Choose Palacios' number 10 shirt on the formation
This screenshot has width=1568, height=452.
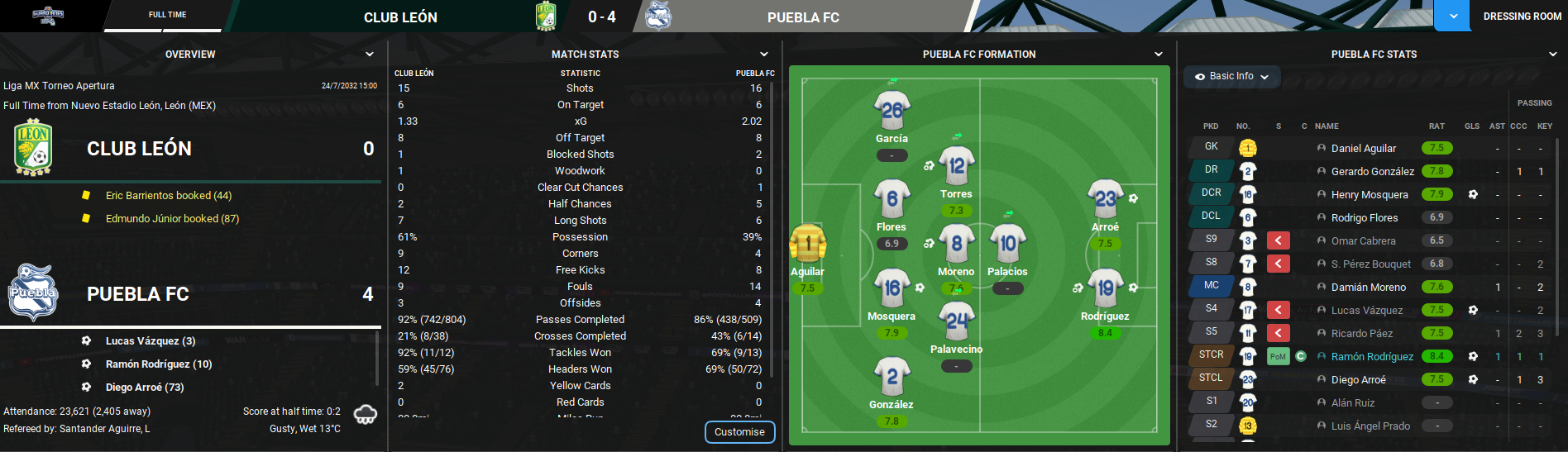coord(1007,245)
